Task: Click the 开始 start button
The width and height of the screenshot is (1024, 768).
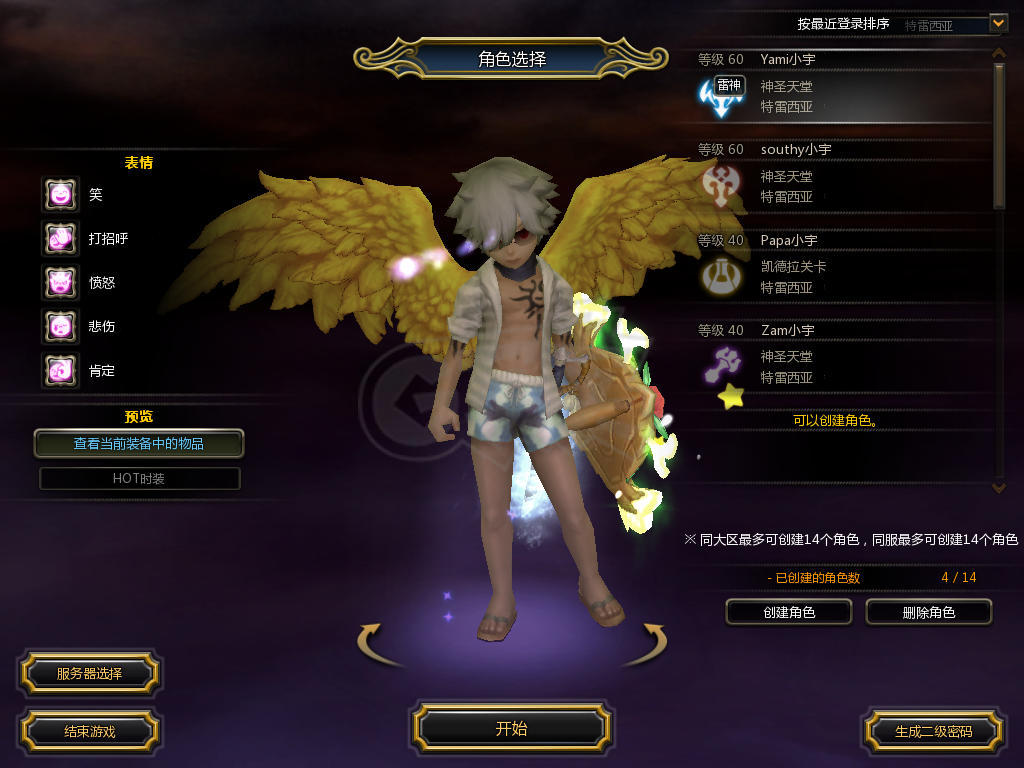Action: pos(511,728)
